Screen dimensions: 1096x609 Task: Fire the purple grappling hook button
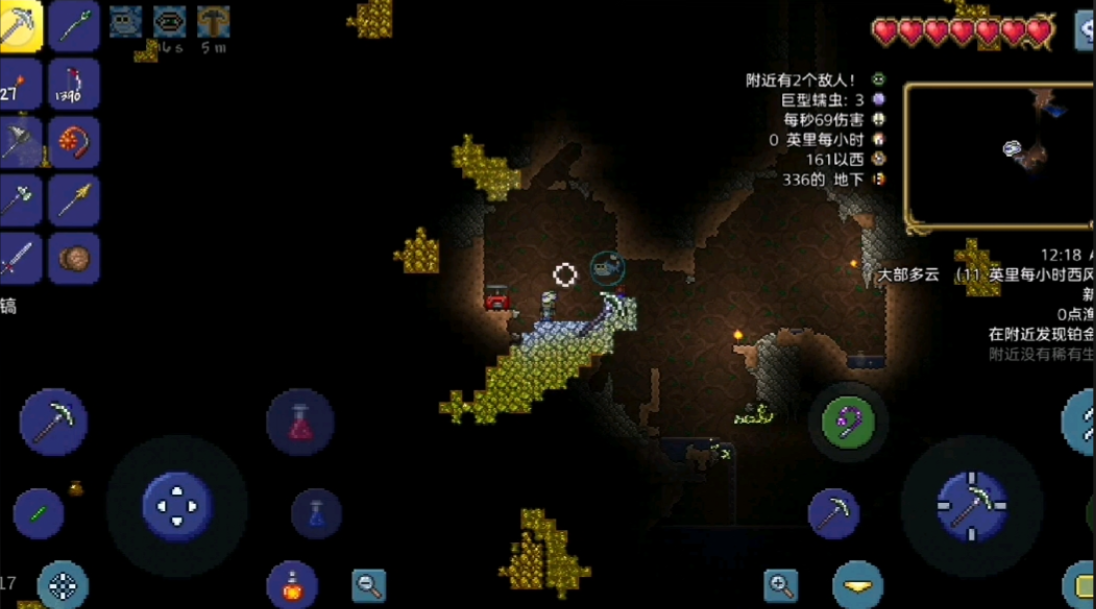click(x=848, y=421)
